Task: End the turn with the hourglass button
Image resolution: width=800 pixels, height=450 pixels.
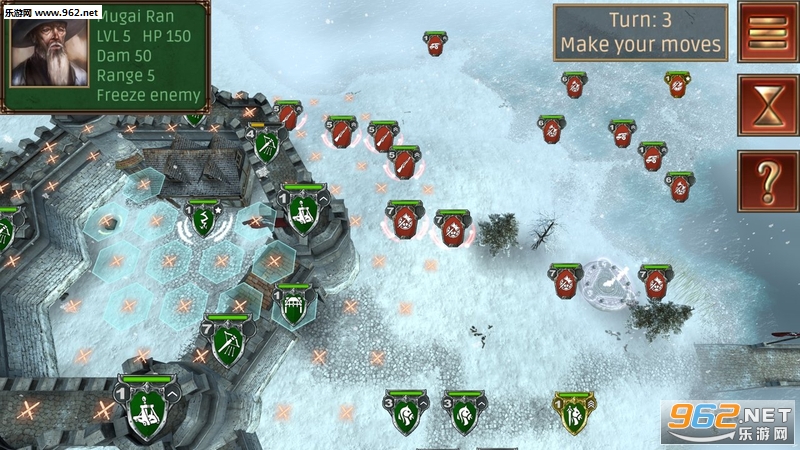Action: click(x=767, y=105)
